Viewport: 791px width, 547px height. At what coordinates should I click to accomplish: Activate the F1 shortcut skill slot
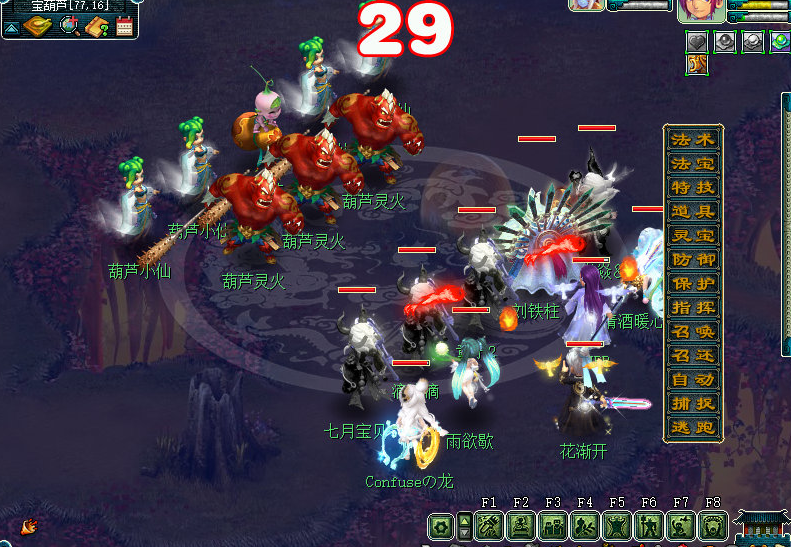(489, 526)
